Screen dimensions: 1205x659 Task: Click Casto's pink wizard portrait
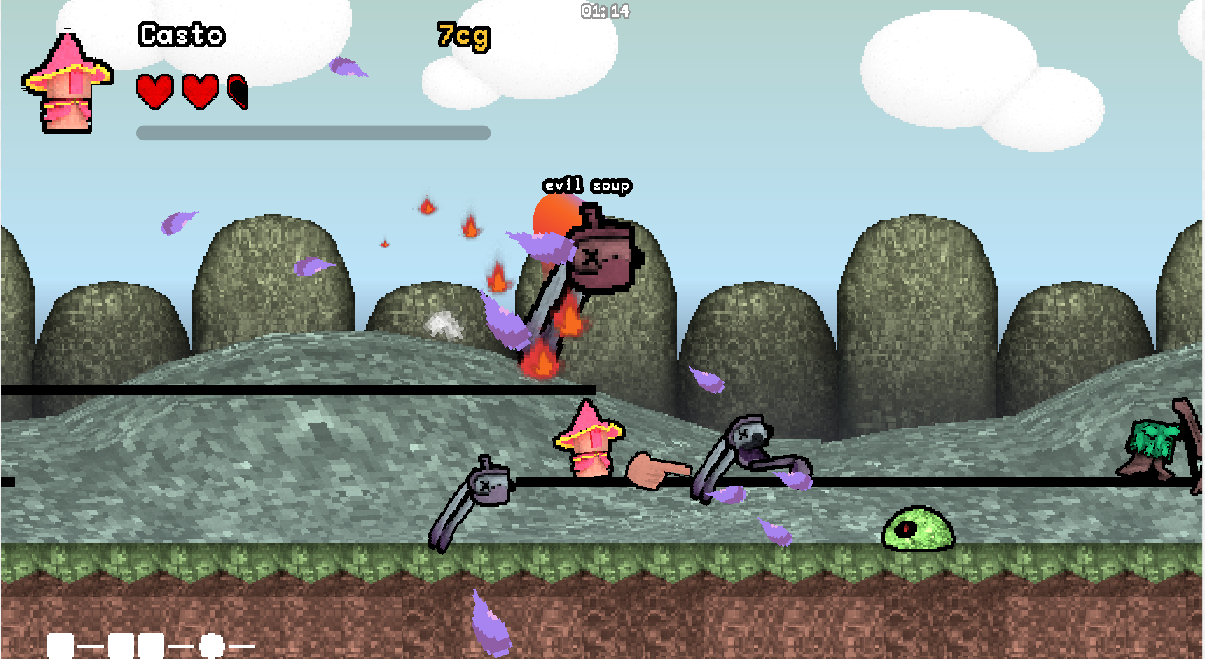coord(66,84)
